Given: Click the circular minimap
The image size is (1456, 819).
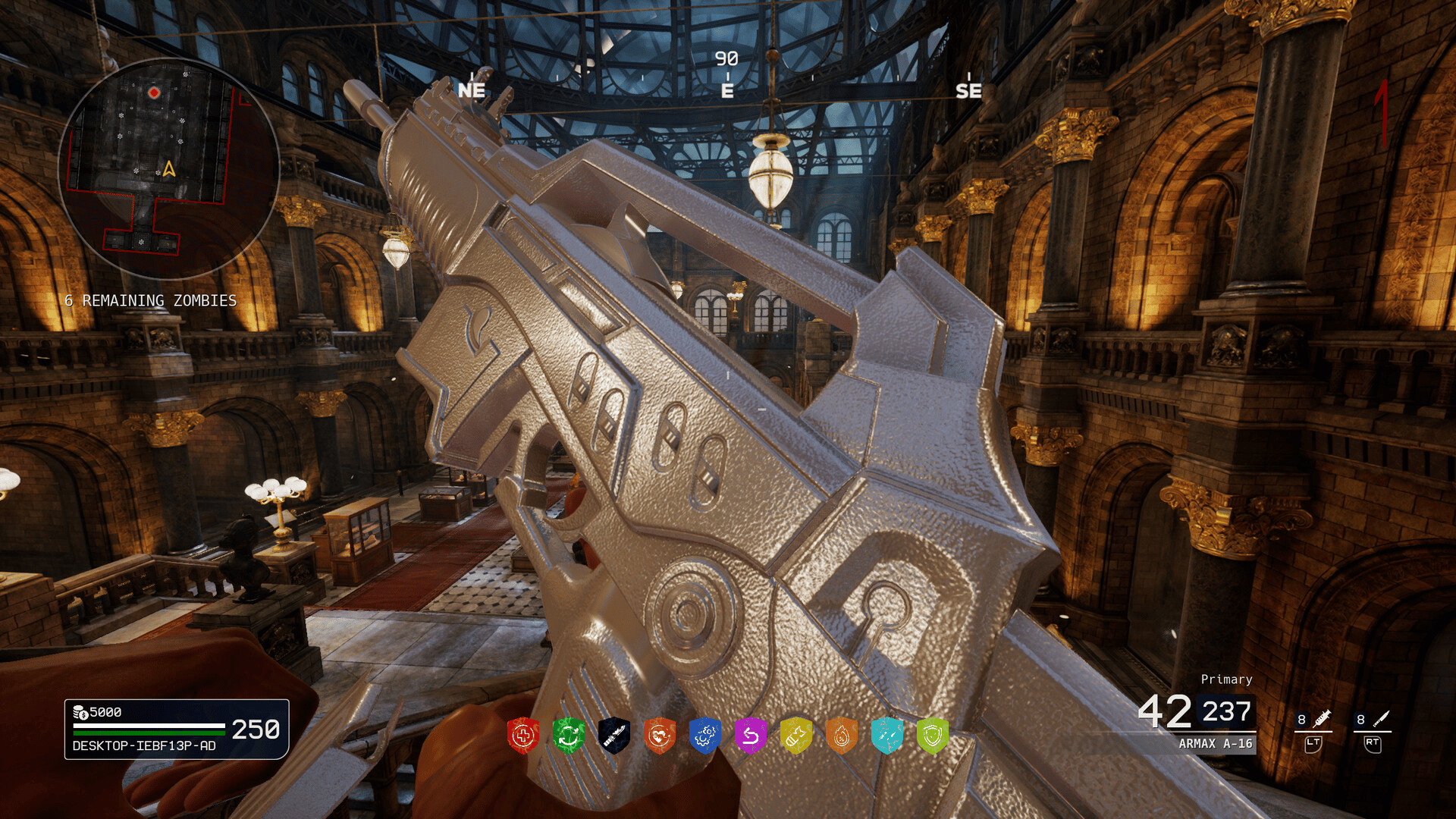Looking at the screenshot, I should point(168,168).
